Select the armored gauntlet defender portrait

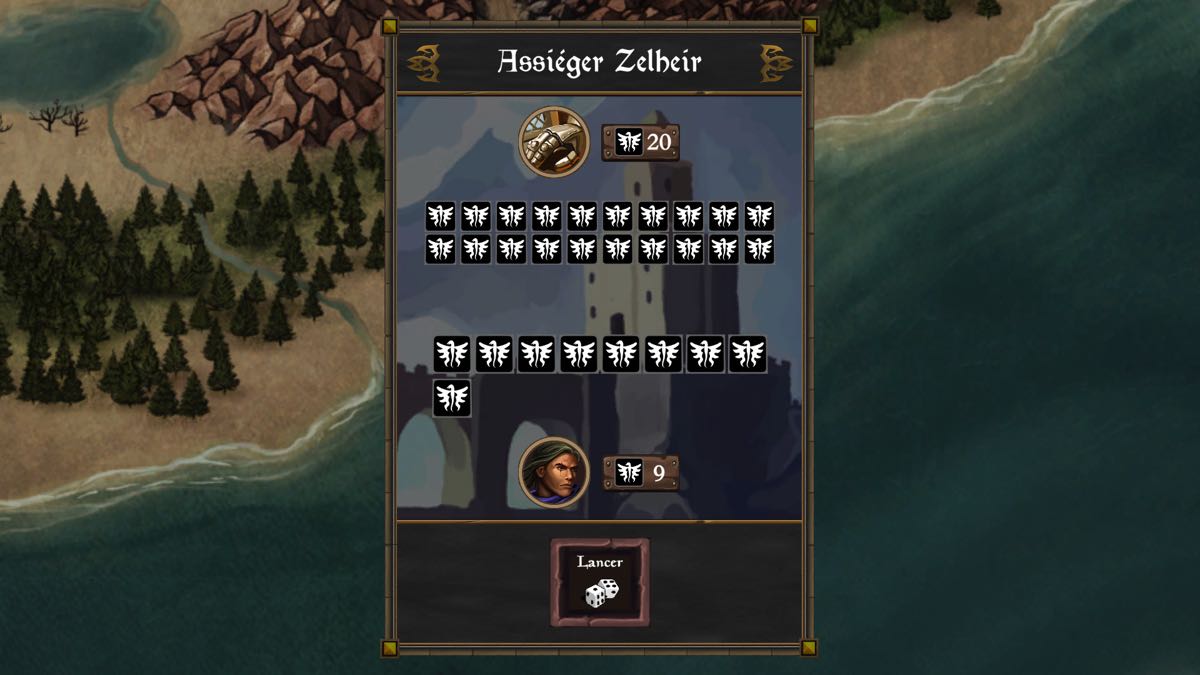click(x=554, y=141)
